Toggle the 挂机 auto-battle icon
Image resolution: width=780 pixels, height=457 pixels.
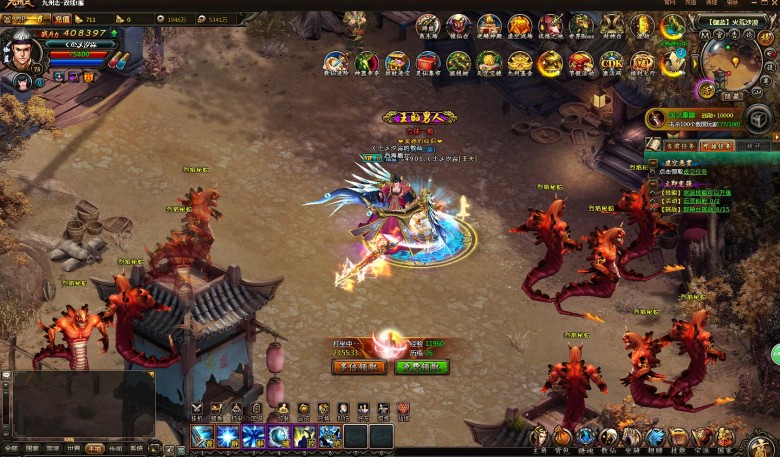point(197,409)
